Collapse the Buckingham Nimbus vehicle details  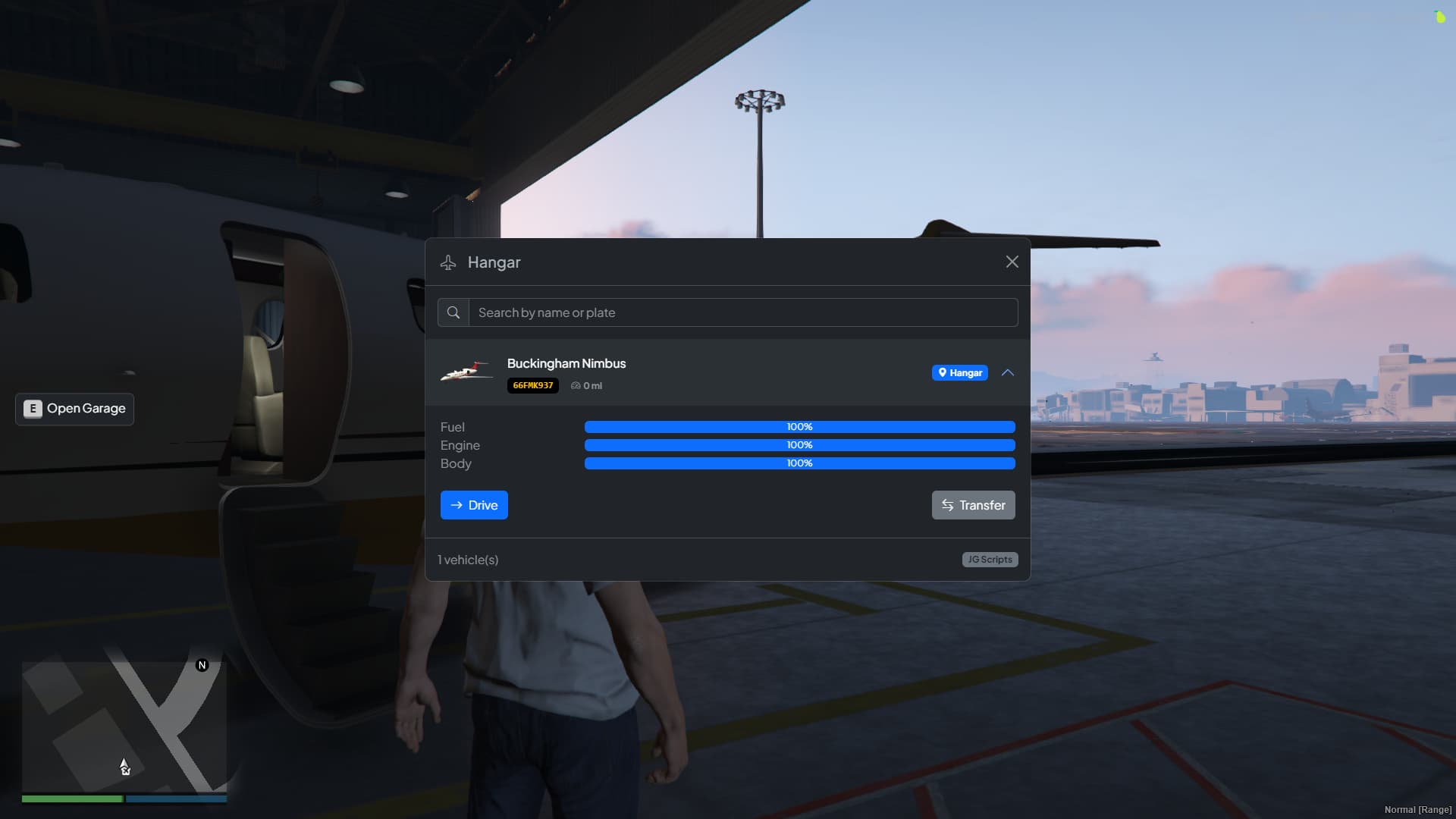click(x=1008, y=372)
